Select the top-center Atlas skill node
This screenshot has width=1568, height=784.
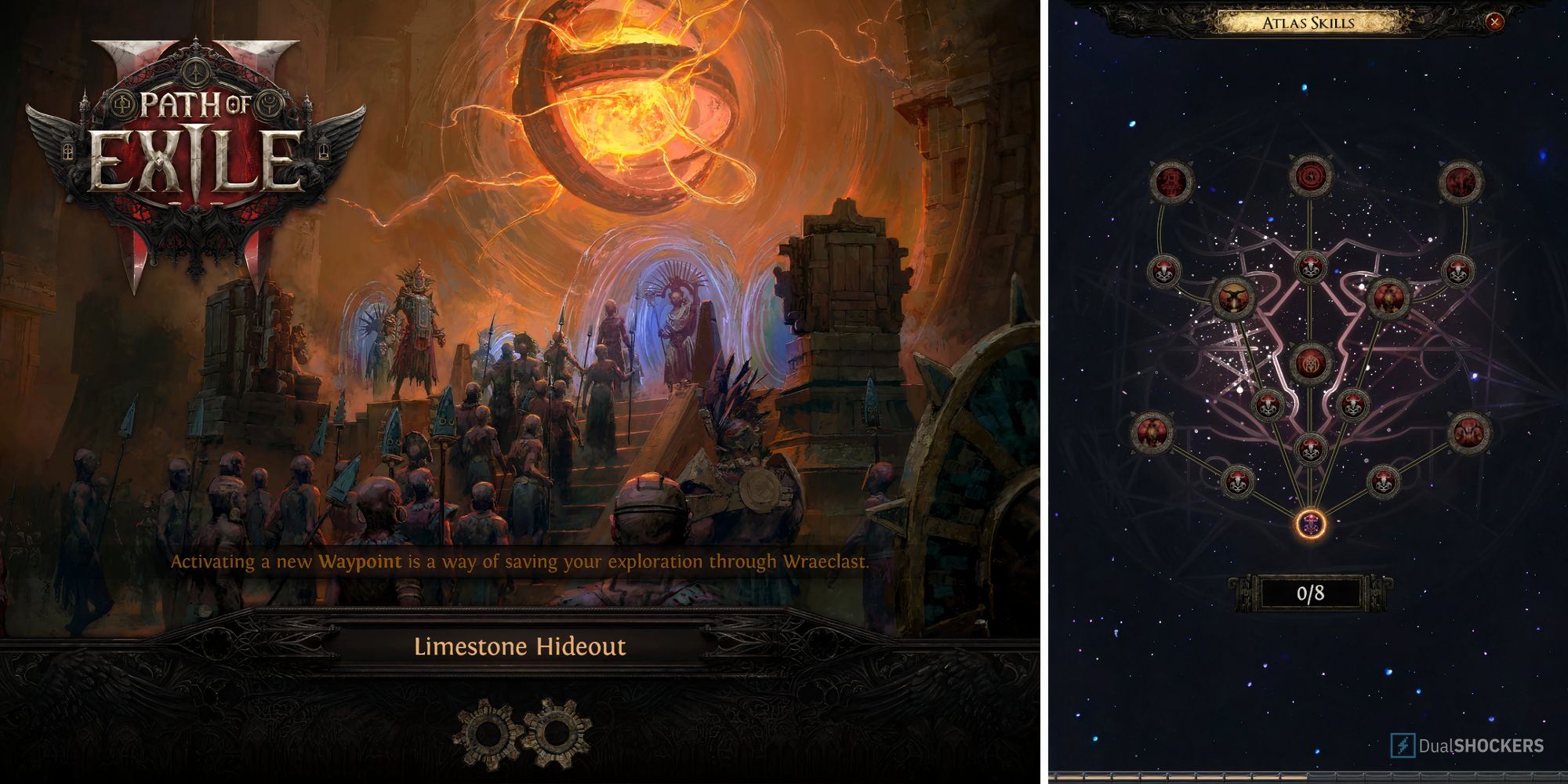(1309, 174)
